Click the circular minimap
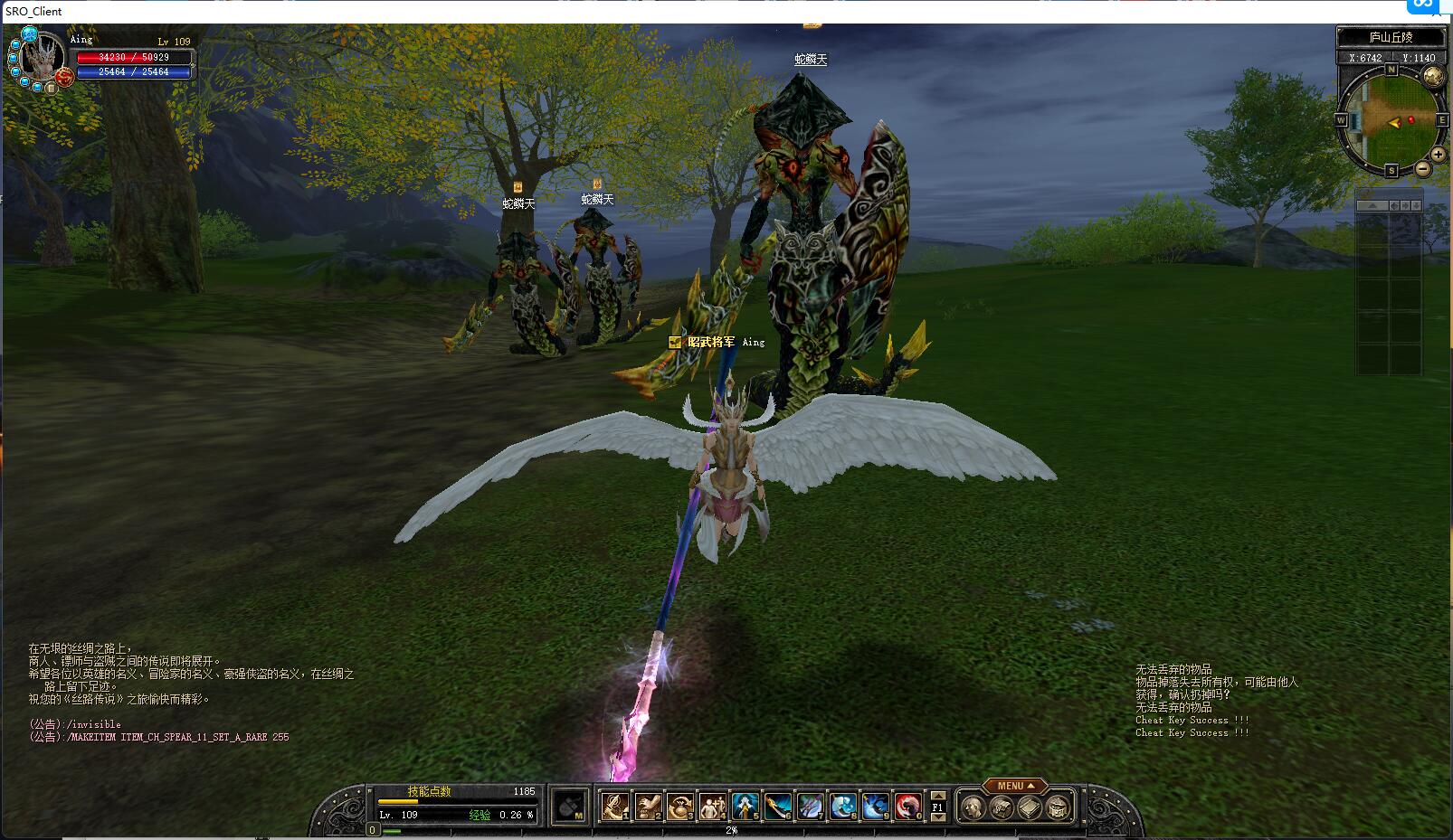This screenshot has height=840, width=1453. coord(1391,120)
